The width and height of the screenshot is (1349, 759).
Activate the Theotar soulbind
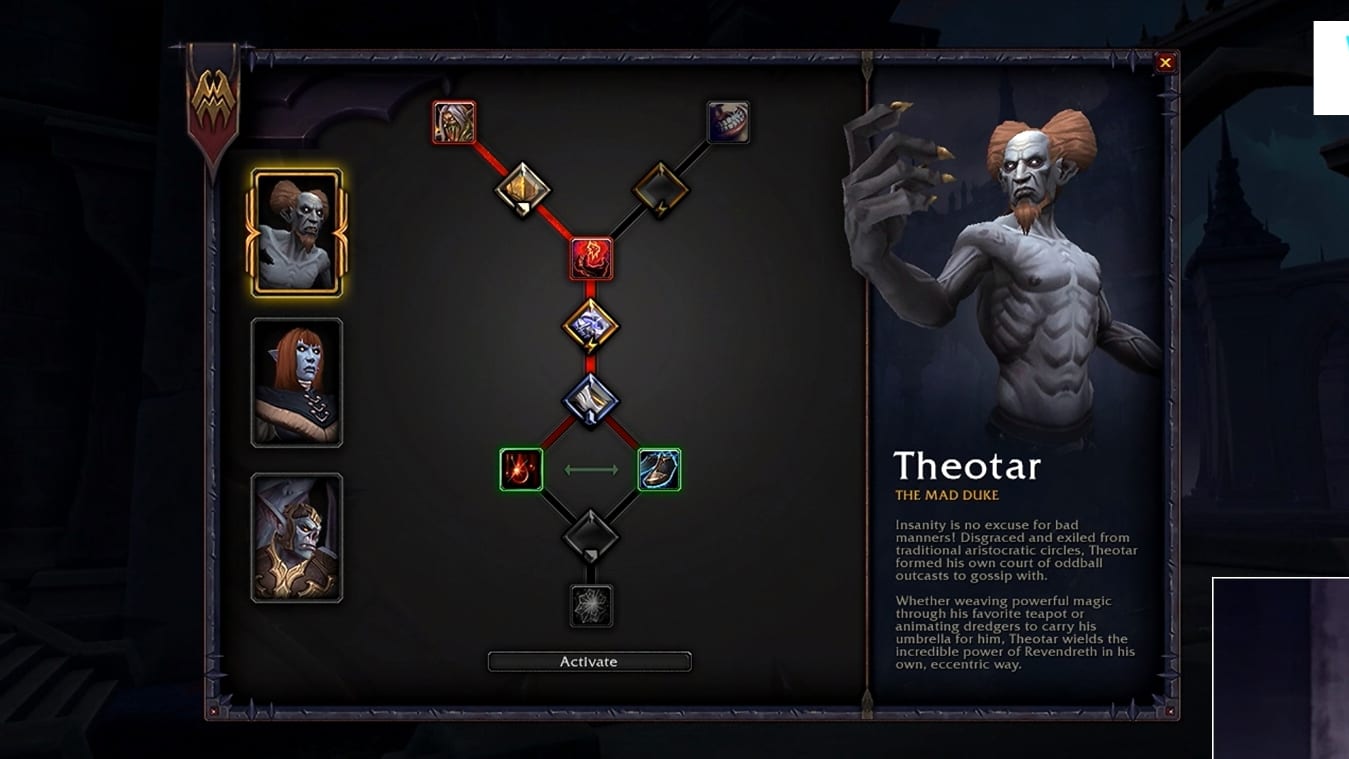pos(589,662)
